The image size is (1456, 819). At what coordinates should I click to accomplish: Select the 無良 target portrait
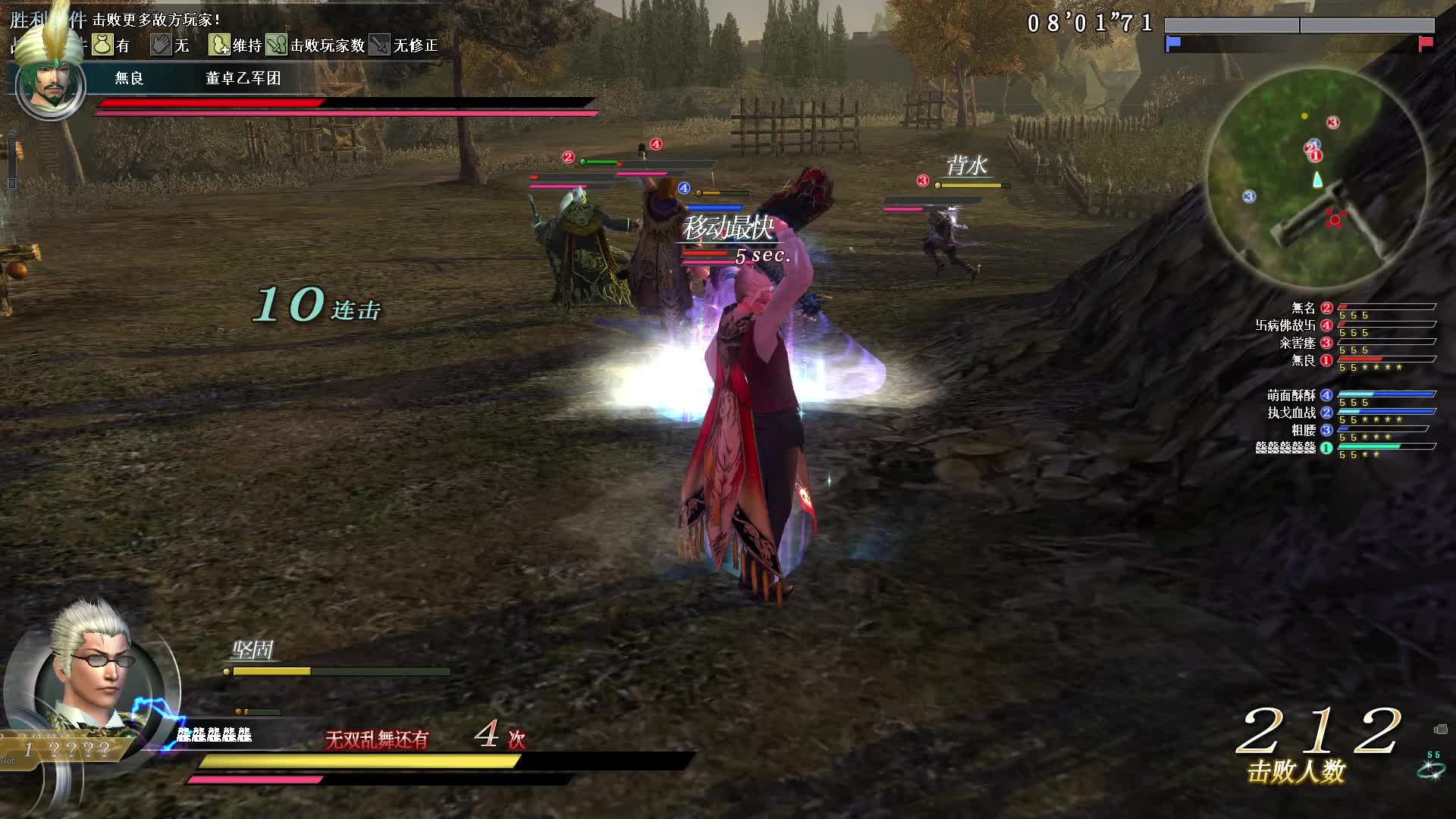50,85
